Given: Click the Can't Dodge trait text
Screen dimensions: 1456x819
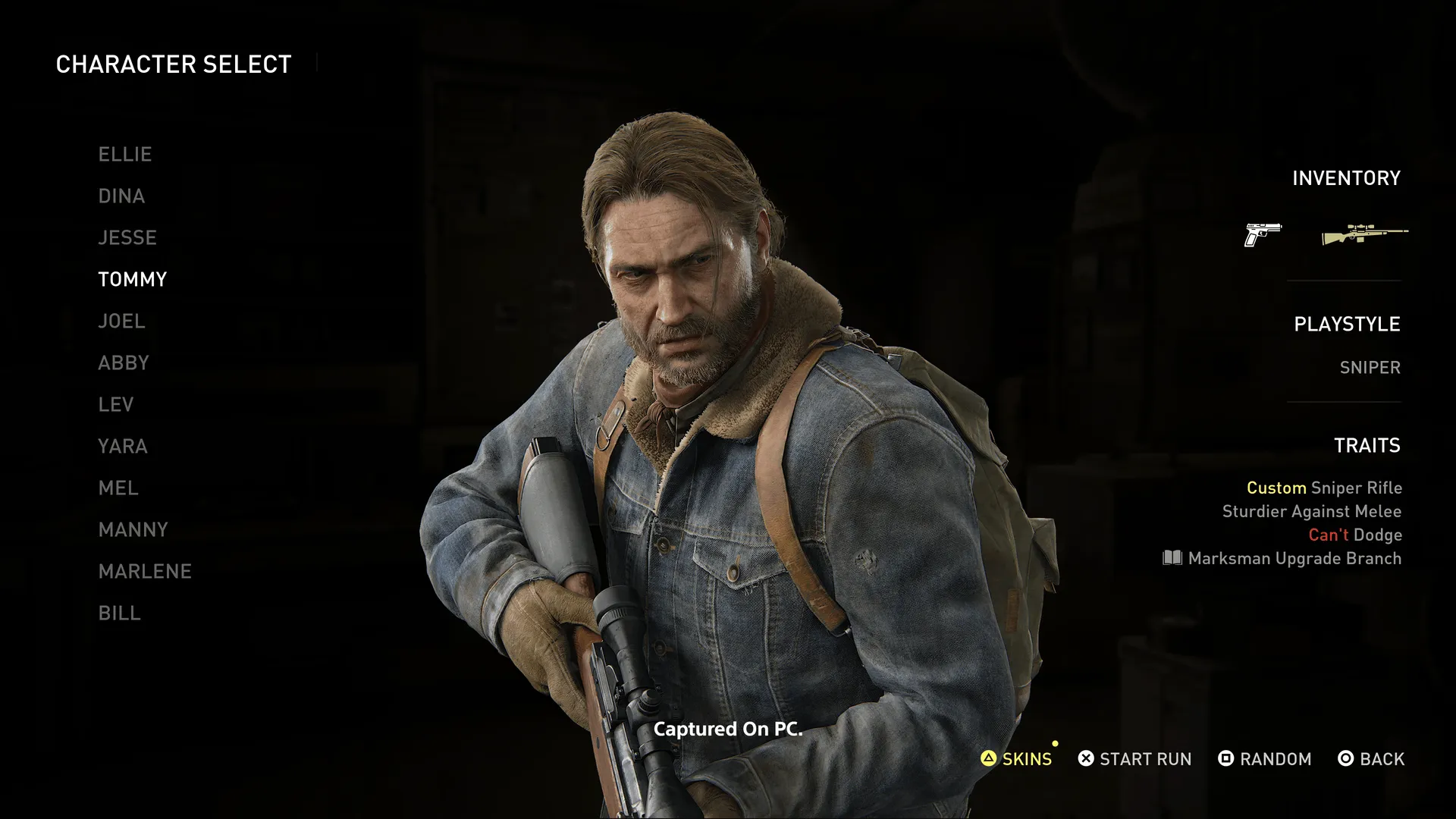Looking at the screenshot, I should click(x=1354, y=535).
